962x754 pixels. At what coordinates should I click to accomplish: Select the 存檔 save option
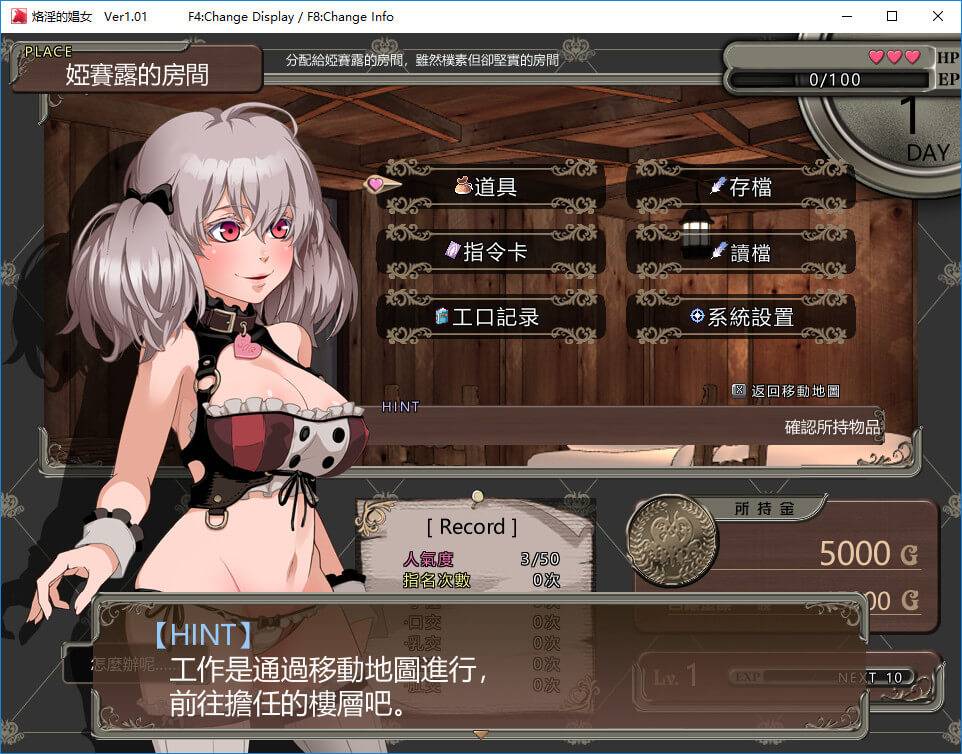click(741, 187)
